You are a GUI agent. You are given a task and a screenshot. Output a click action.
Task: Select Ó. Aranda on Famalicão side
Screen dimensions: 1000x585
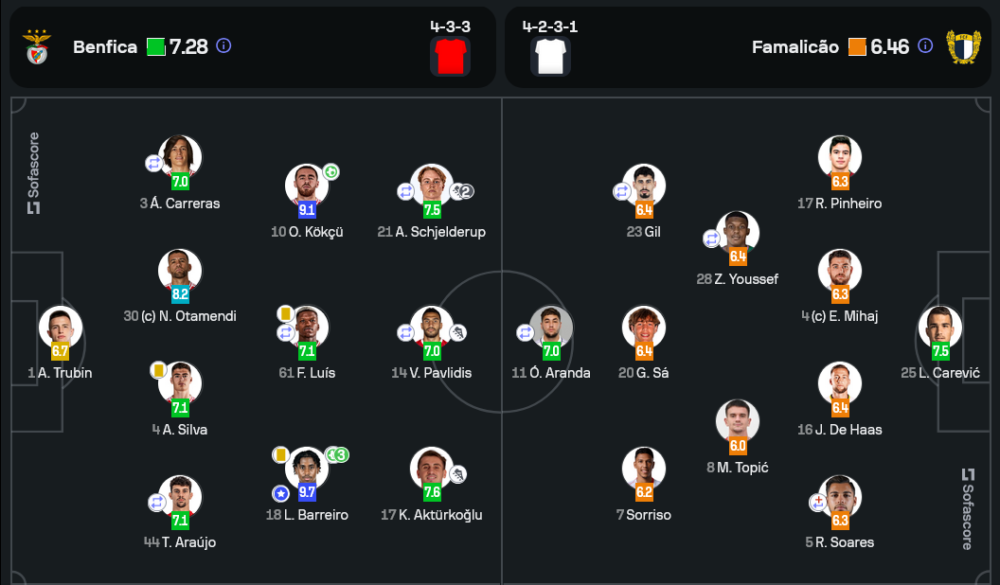click(551, 329)
